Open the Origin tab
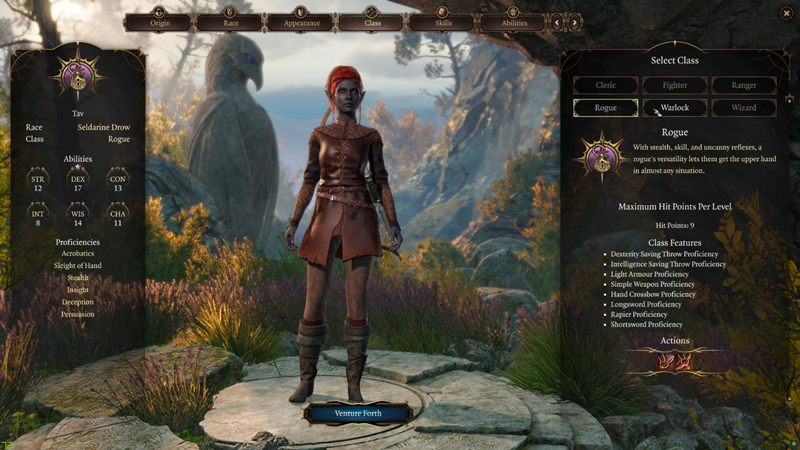 (x=157, y=21)
